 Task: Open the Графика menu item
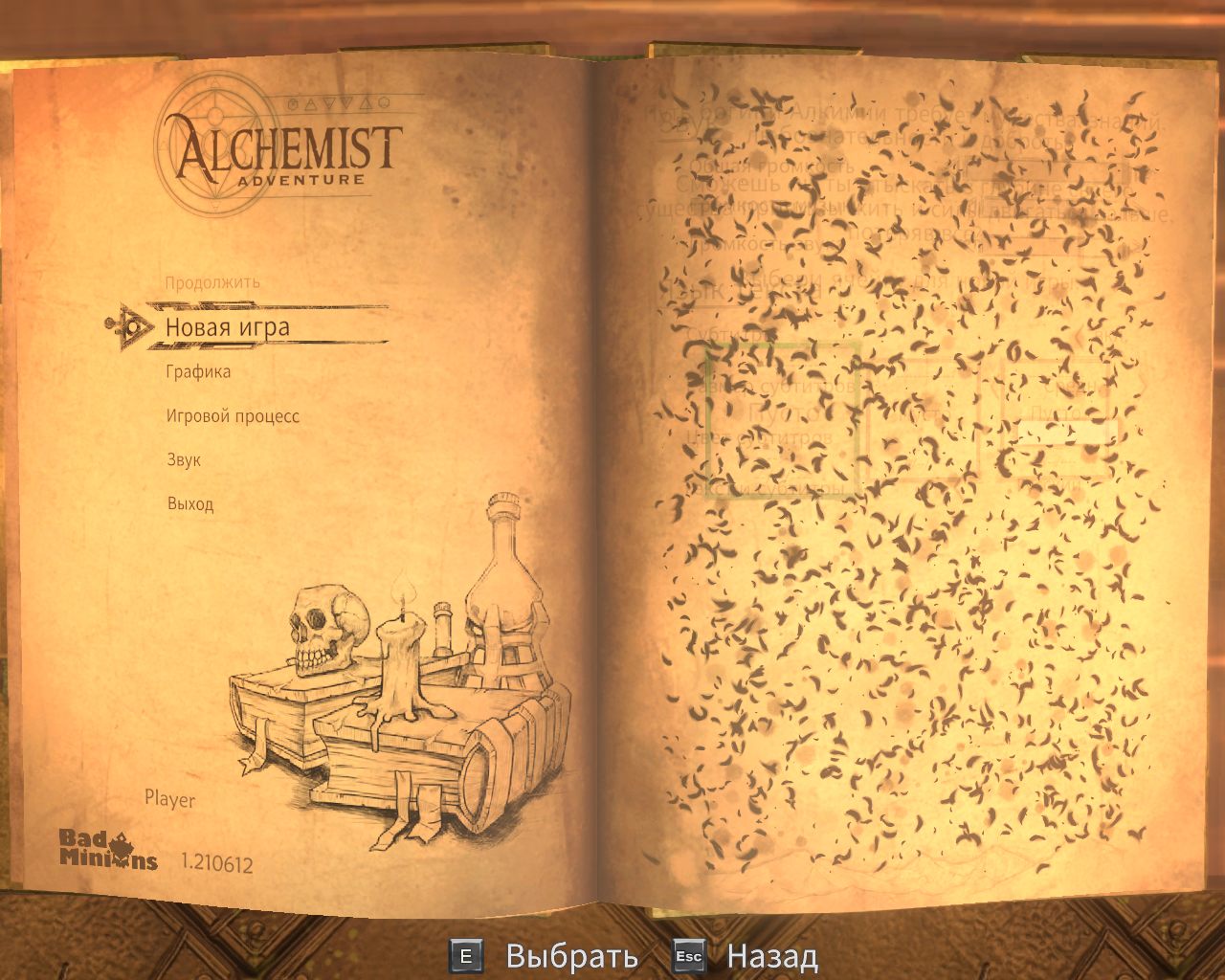pyautogui.click(x=196, y=371)
